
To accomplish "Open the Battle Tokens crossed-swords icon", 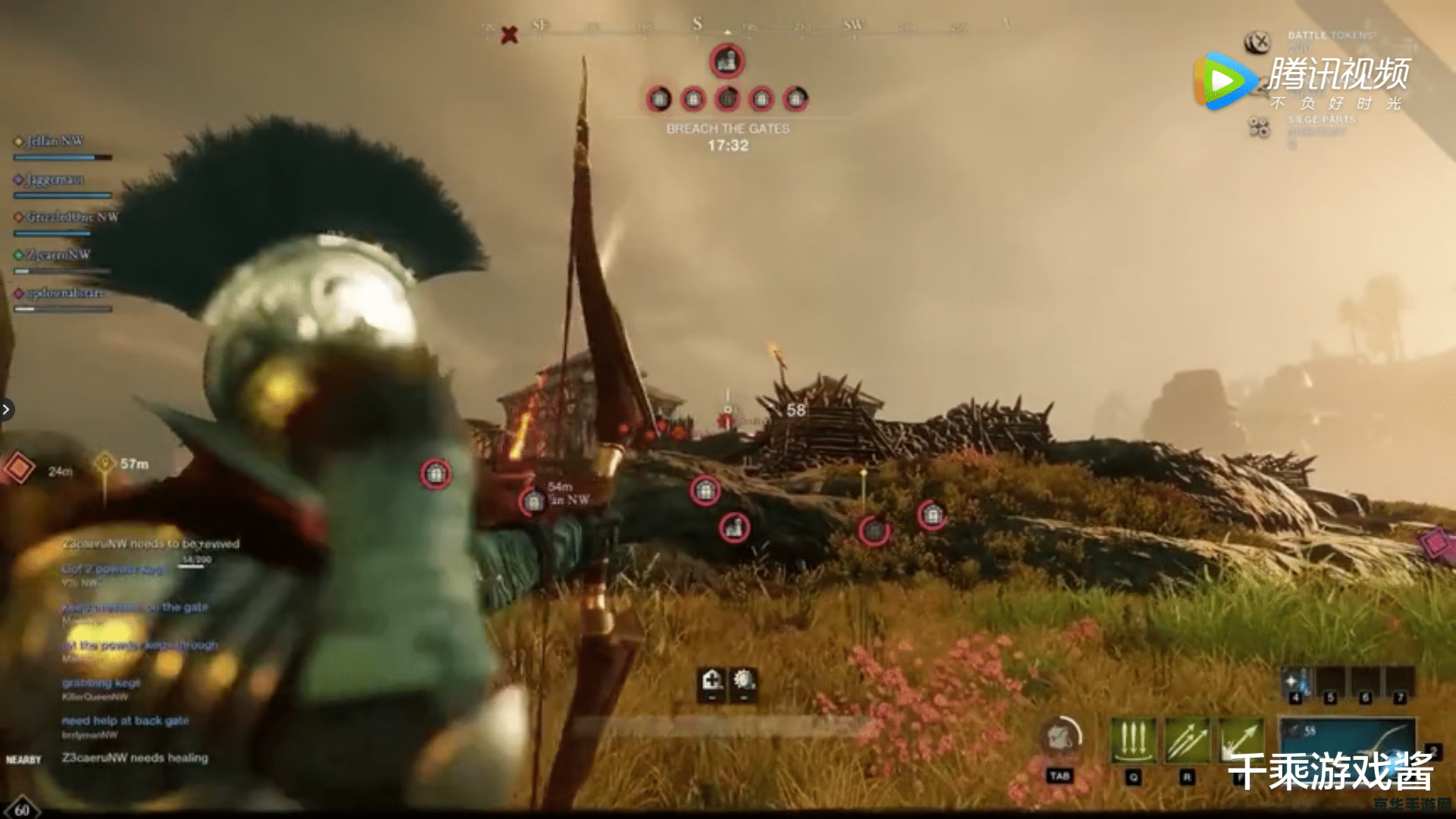I will pyautogui.click(x=1258, y=42).
